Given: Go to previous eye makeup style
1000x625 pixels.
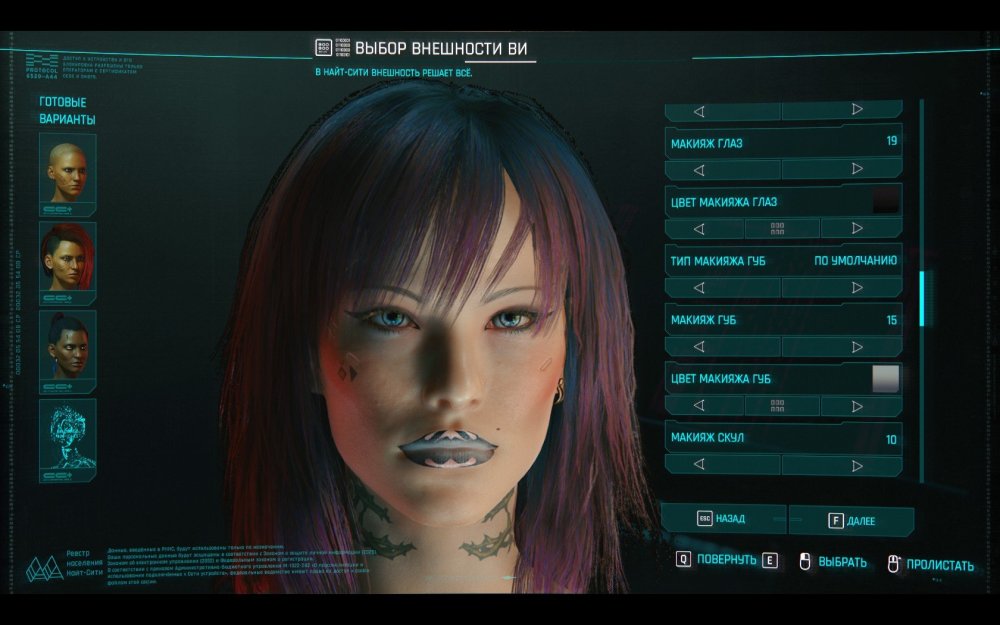Looking at the screenshot, I should point(699,169).
